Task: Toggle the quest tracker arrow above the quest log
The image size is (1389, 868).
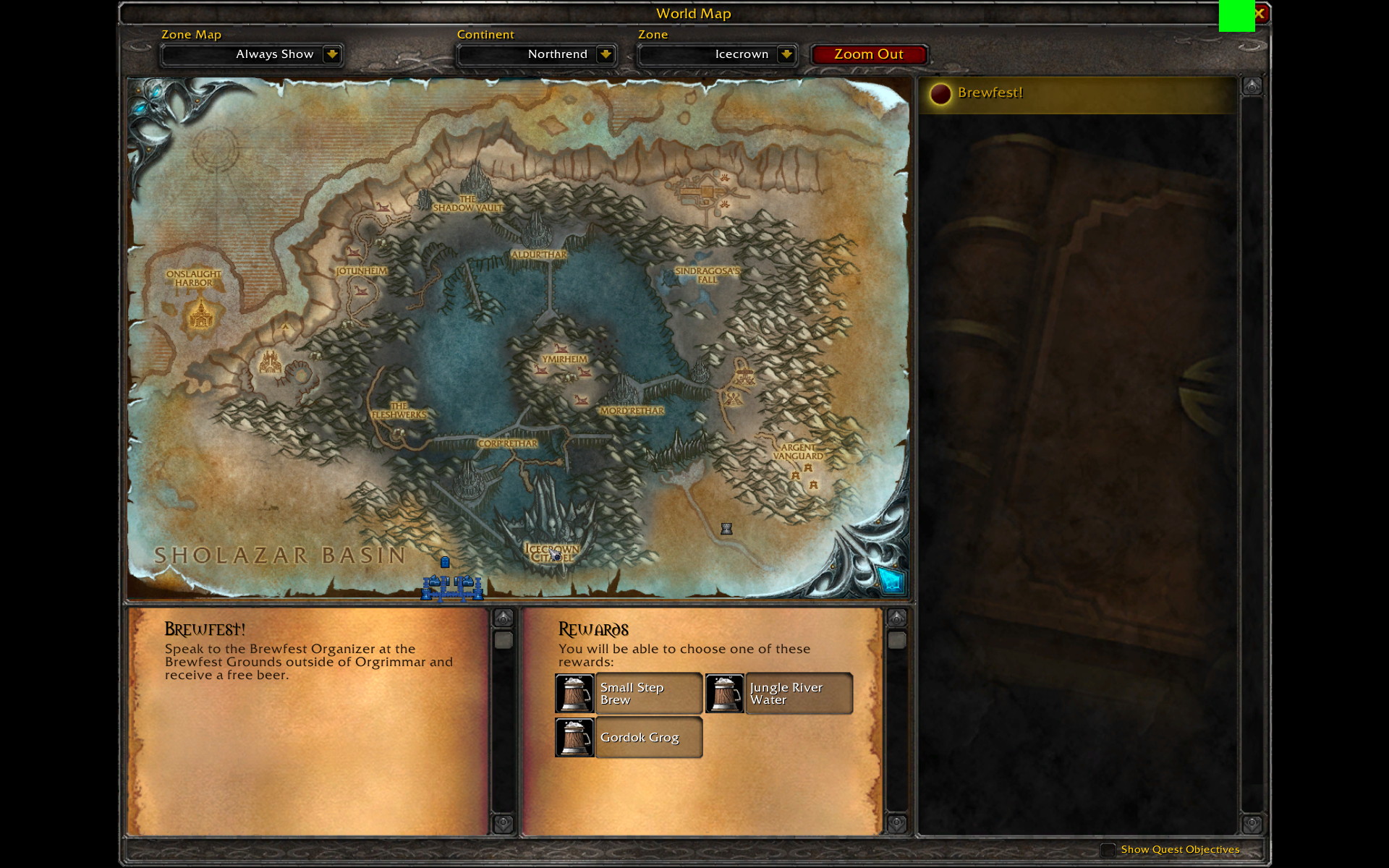Action: point(1251,85)
